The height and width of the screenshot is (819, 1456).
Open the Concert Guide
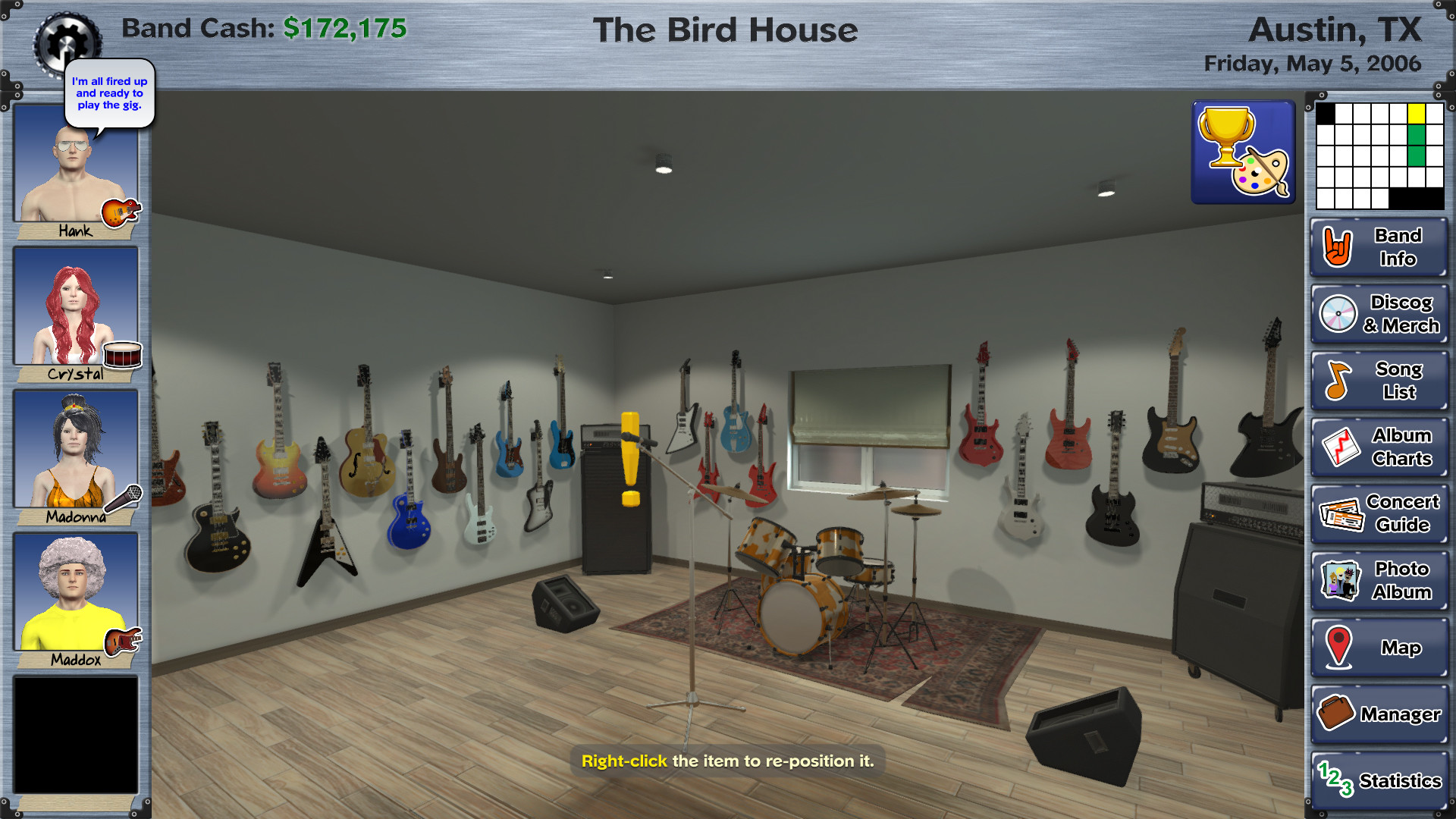point(1379,513)
